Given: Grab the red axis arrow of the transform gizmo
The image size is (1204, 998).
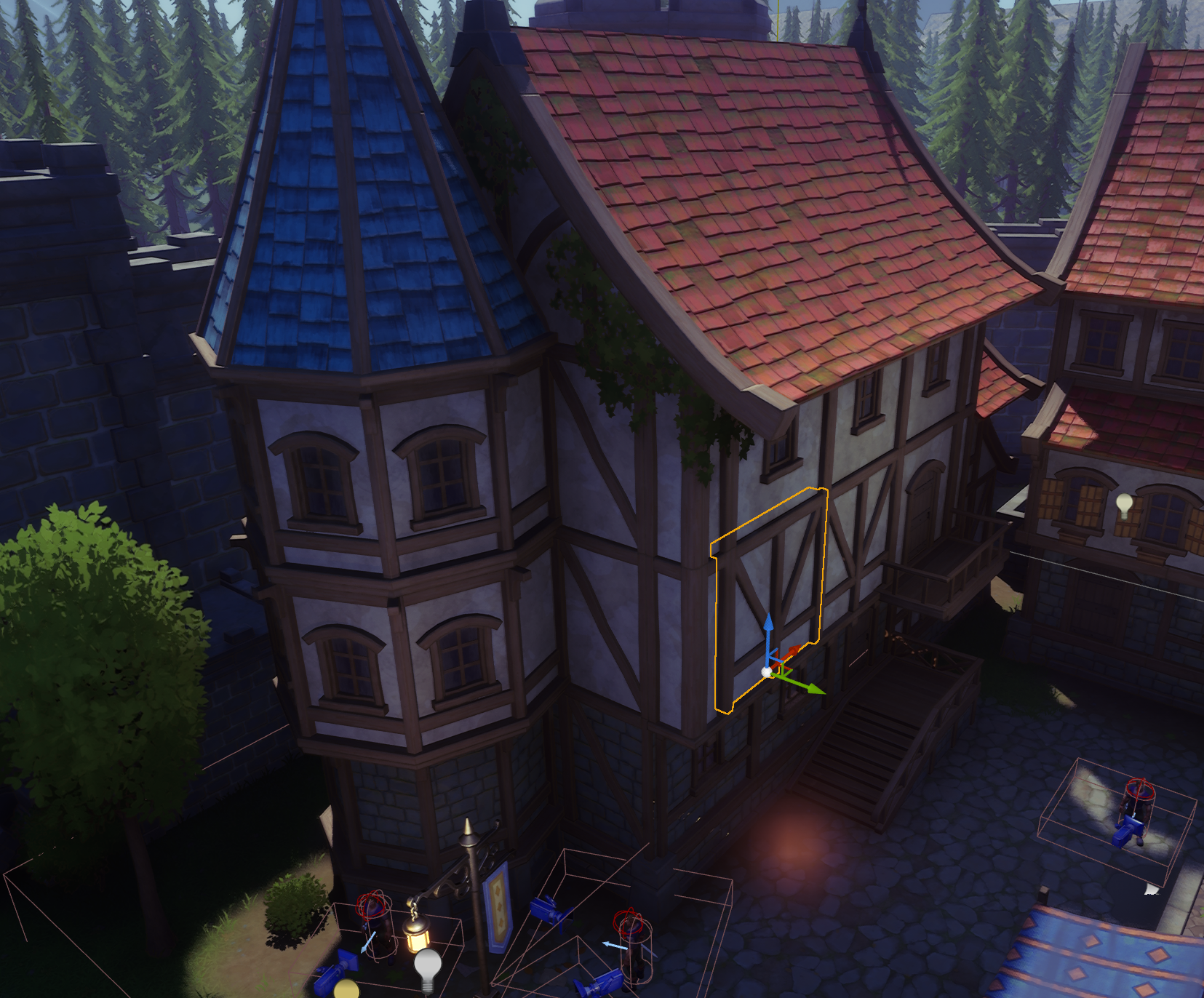Looking at the screenshot, I should [797, 649].
